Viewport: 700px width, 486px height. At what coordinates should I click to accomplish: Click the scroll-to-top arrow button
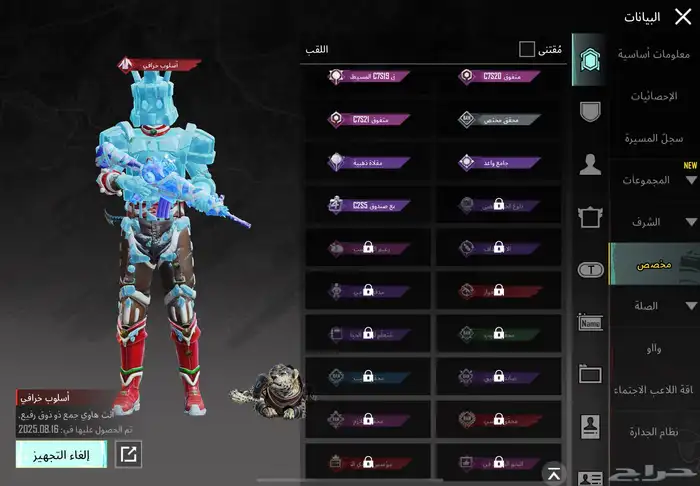[551, 471]
